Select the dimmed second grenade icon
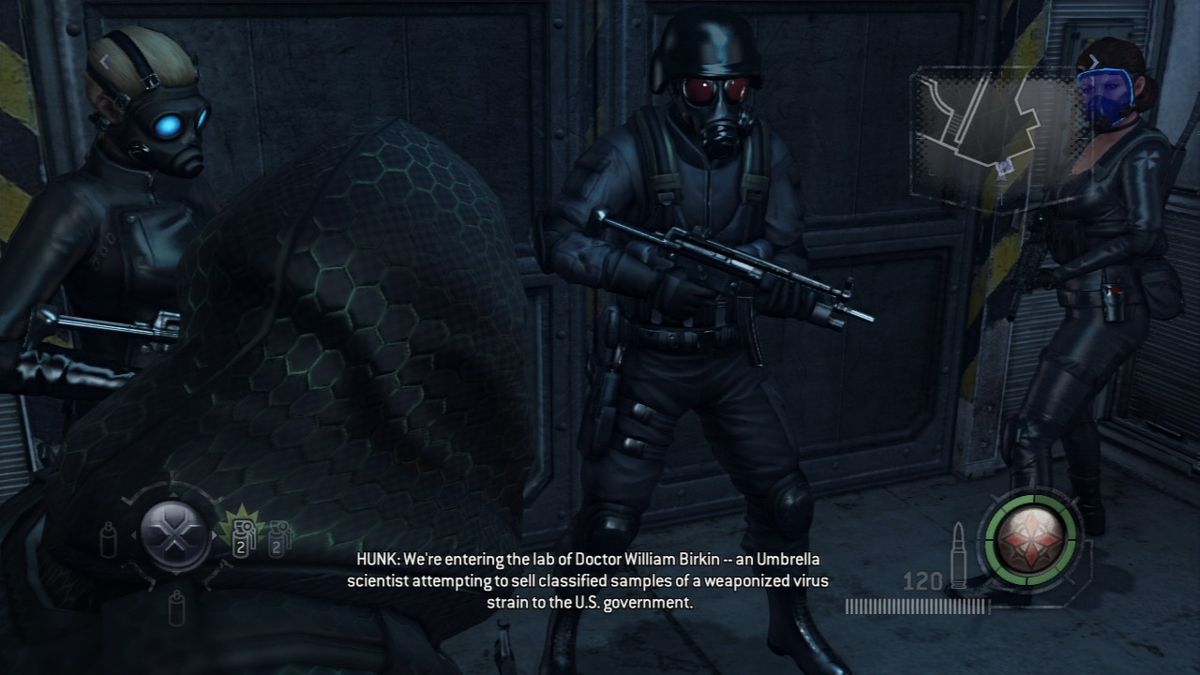This screenshot has width=1200, height=675. (279, 538)
